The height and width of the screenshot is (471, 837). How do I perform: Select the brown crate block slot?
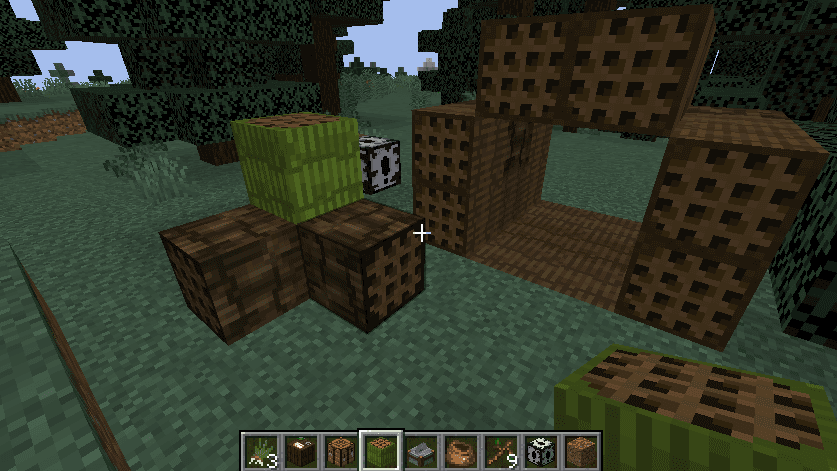click(x=340, y=451)
